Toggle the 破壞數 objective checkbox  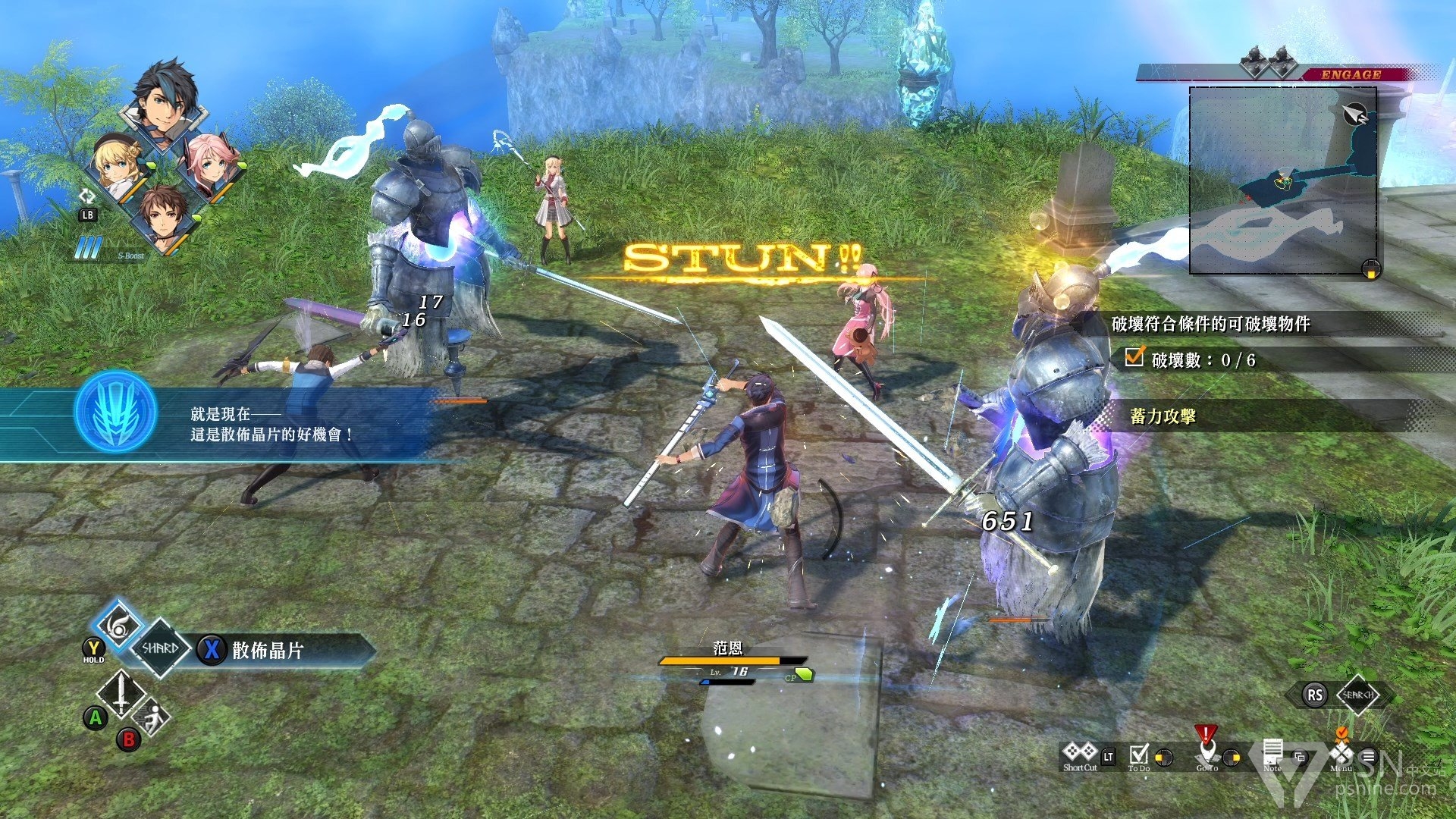click(x=1134, y=357)
